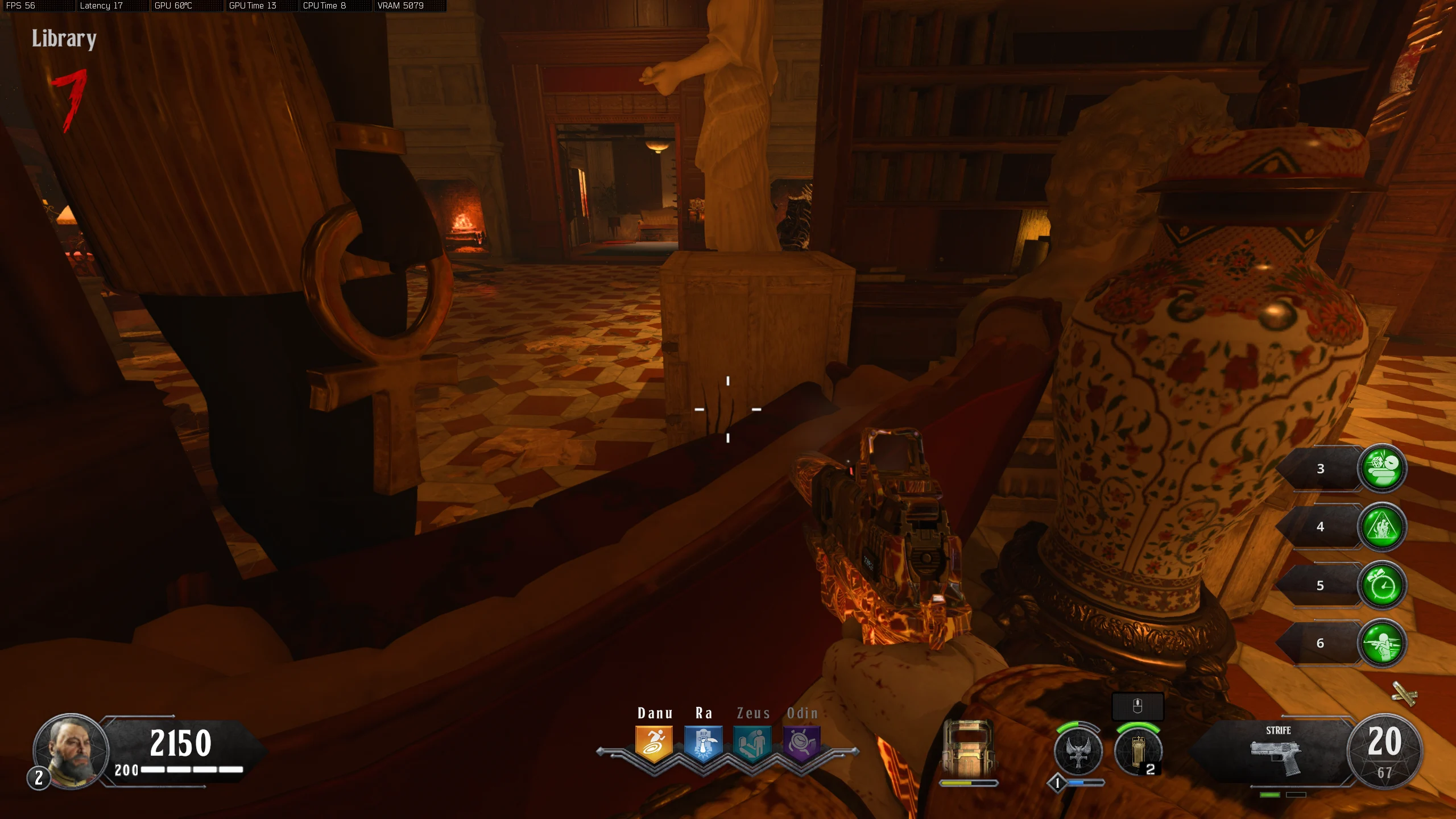This screenshot has width=1456, height=819.
Task: Click the bearded character portrait
Action: (71, 751)
